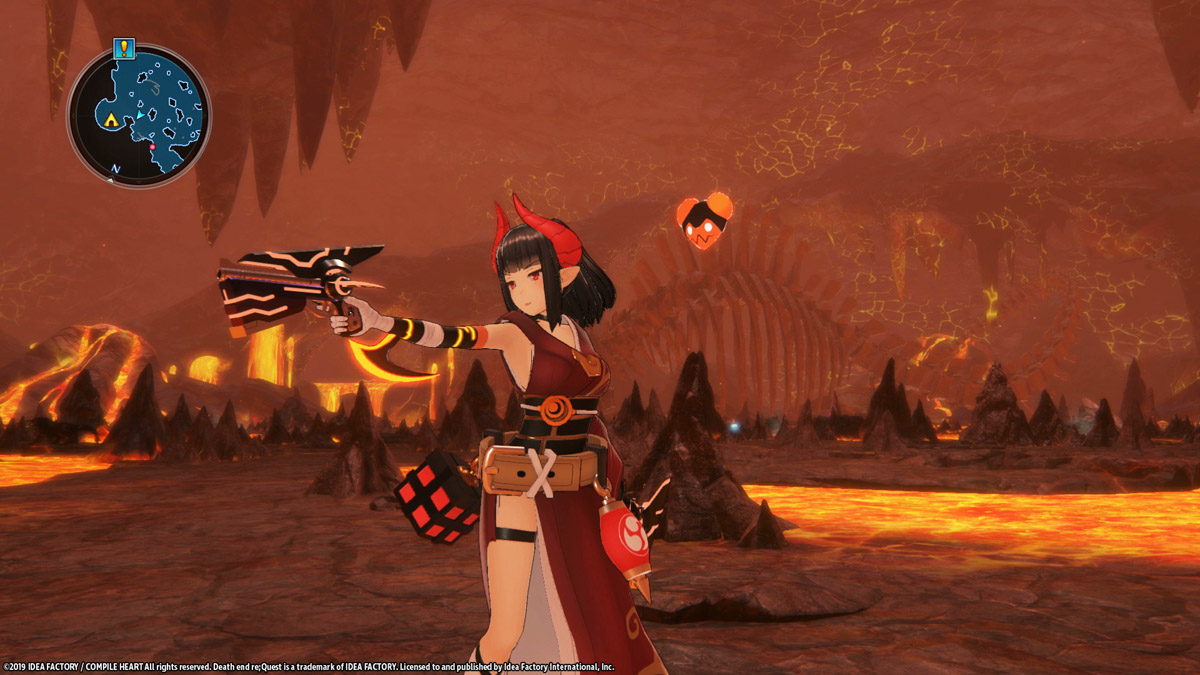Open the circular minimap
1200x675 pixels.
point(139,116)
